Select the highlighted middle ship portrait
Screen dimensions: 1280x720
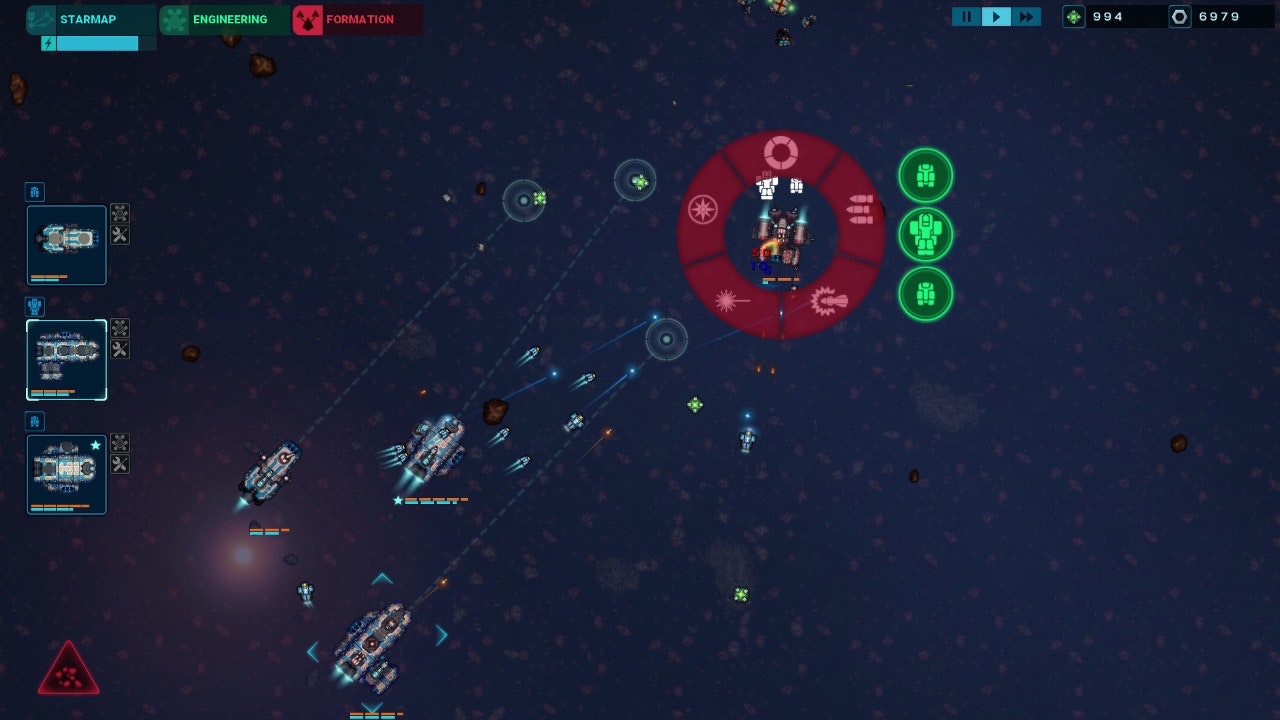(x=67, y=359)
